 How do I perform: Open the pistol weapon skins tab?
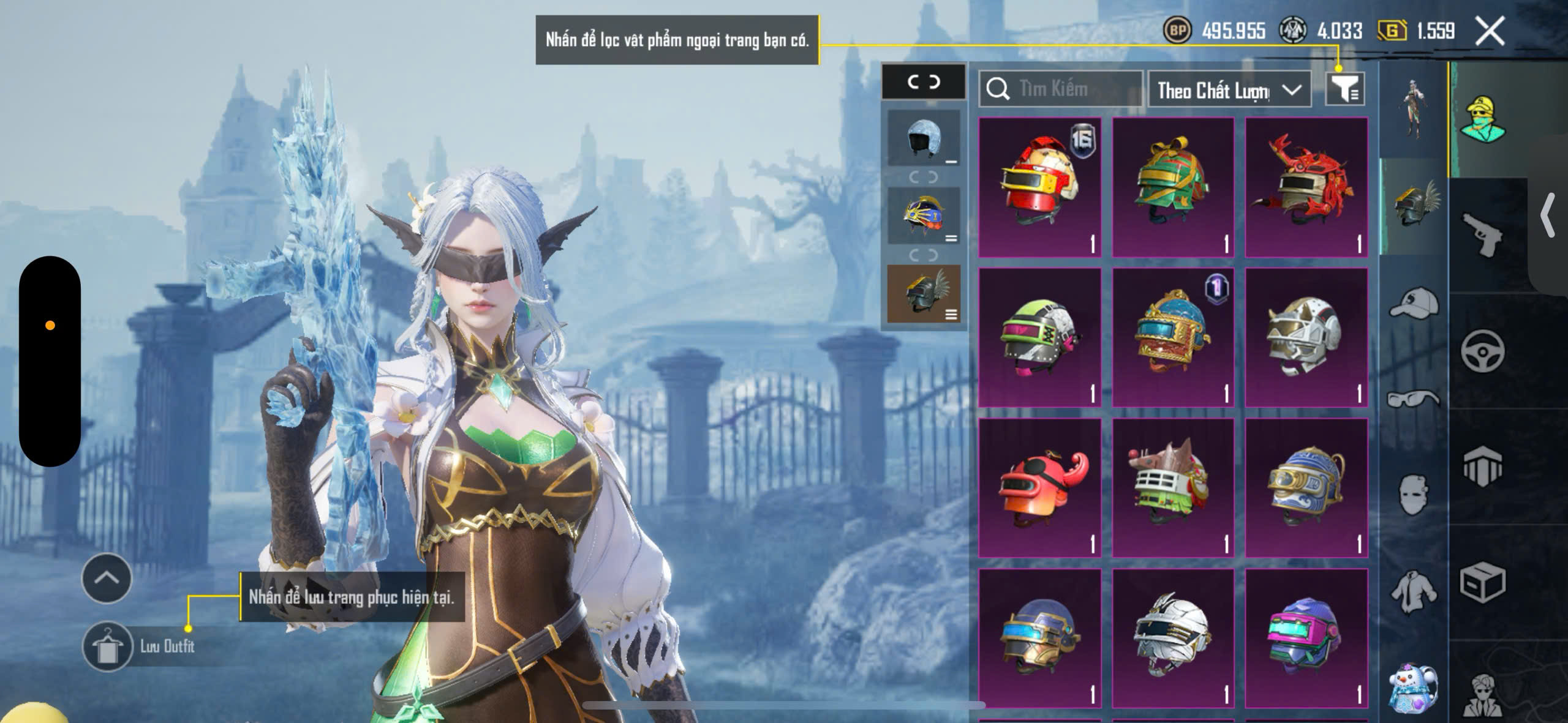[x=1482, y=236]
